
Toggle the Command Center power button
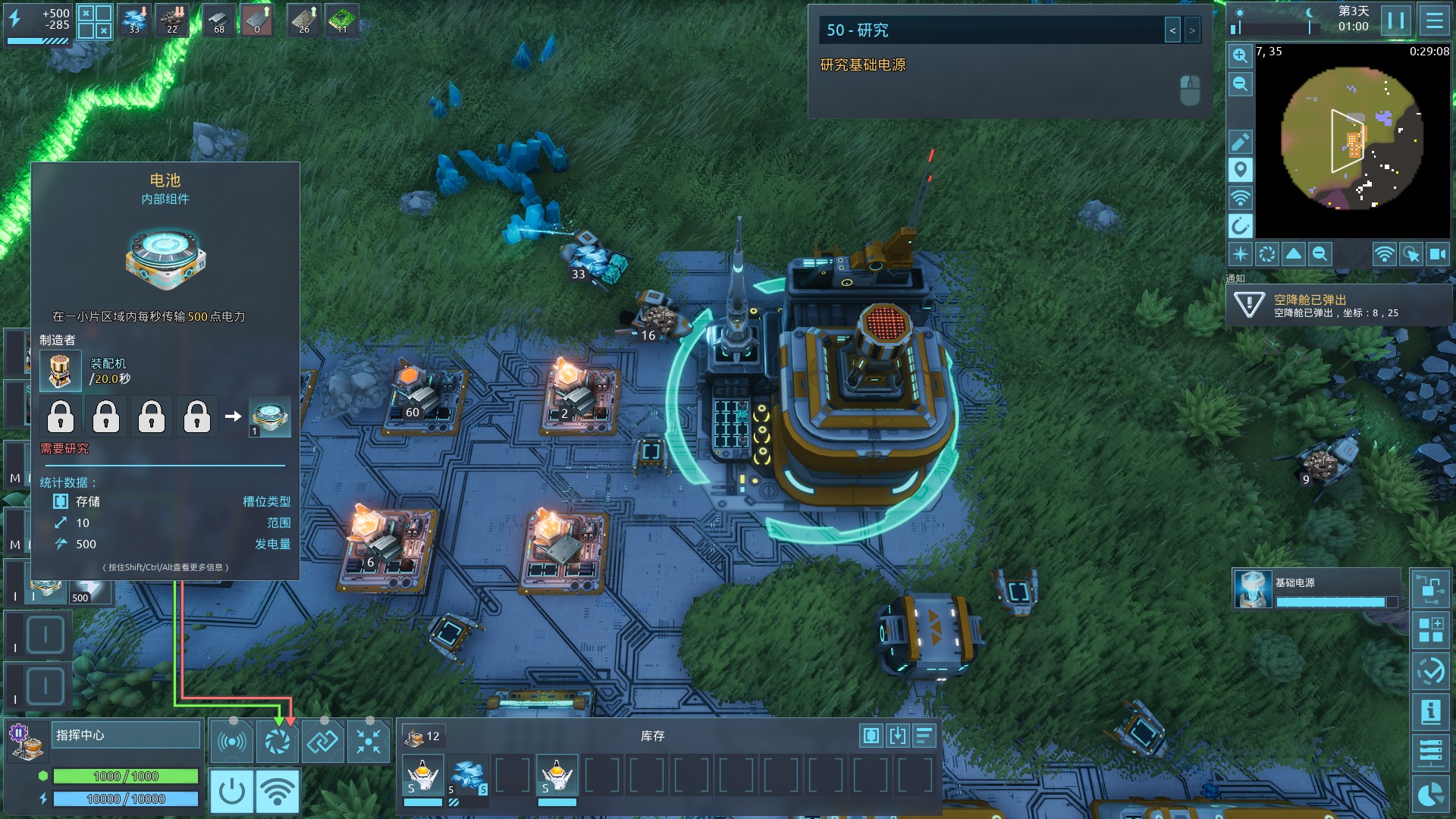231,791
